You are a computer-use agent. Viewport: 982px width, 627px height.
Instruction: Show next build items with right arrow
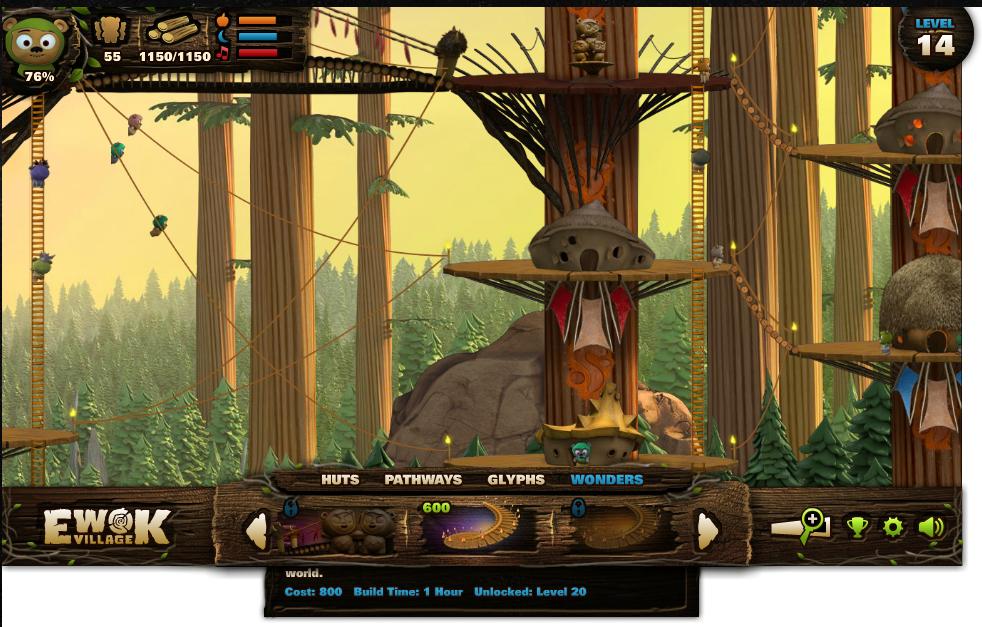tap(707, 530)
